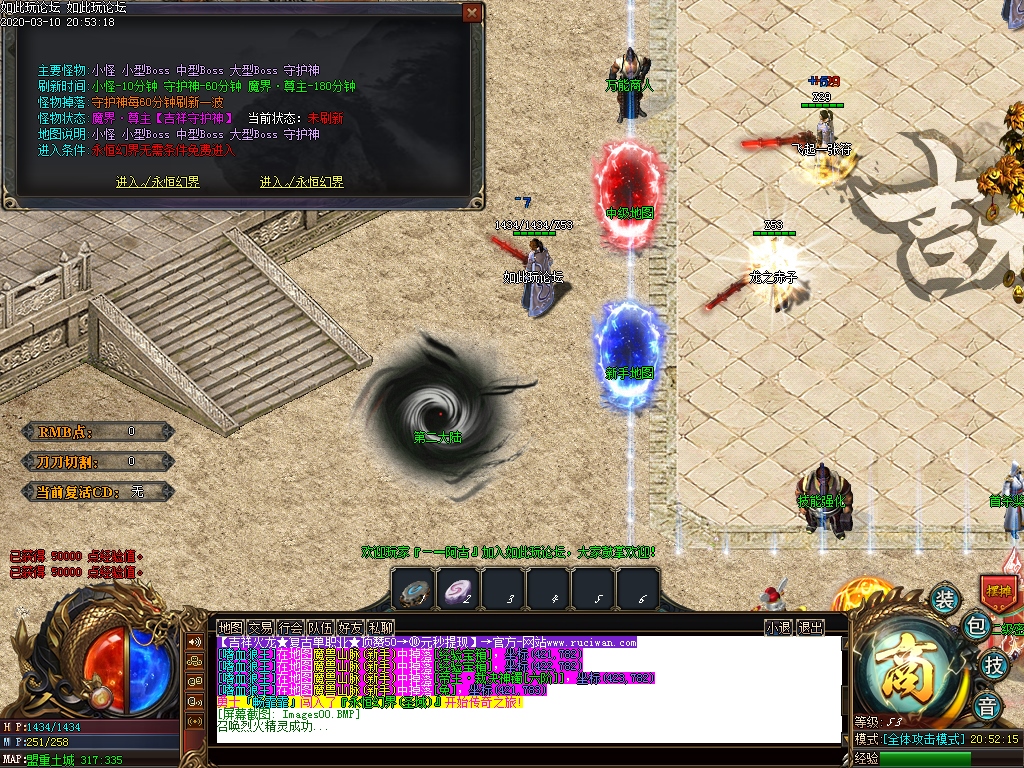The width and height of the screenshot is (1024, 768).
Task: Switch chat to the 地图 tab
Action: tap(231, 627)
